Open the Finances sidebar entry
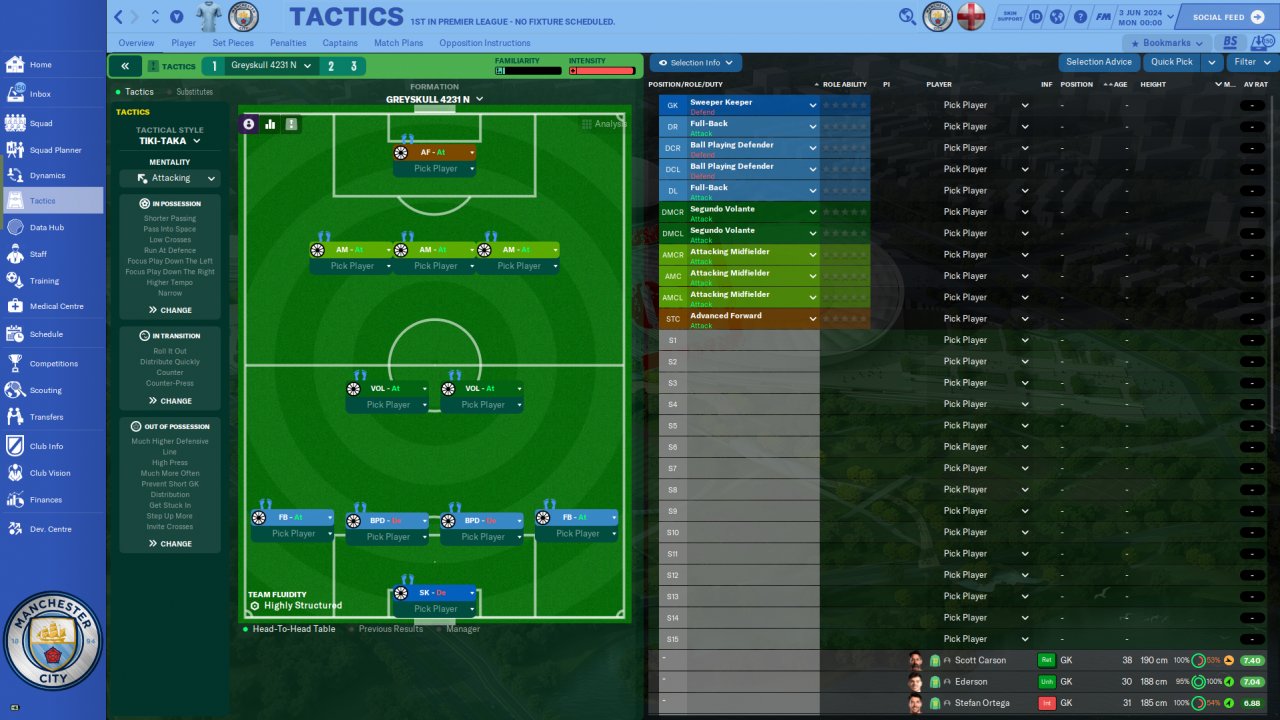The width and height of the screenshot is (1280, 720). [x=45, y=500]
